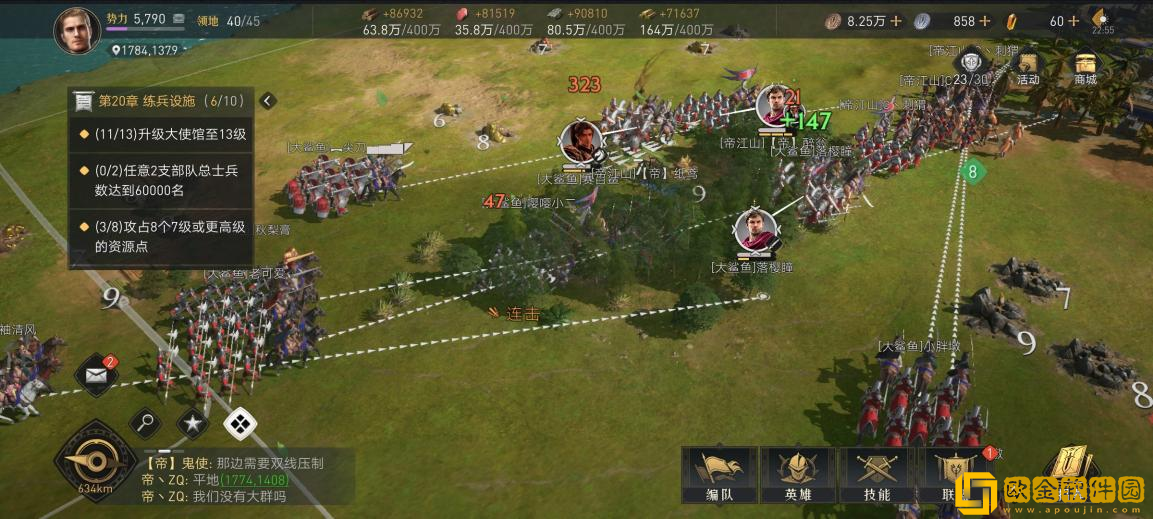Add gold ingots with the plus button
This screenshot has height=519, width=1153.
[1074, 21]
